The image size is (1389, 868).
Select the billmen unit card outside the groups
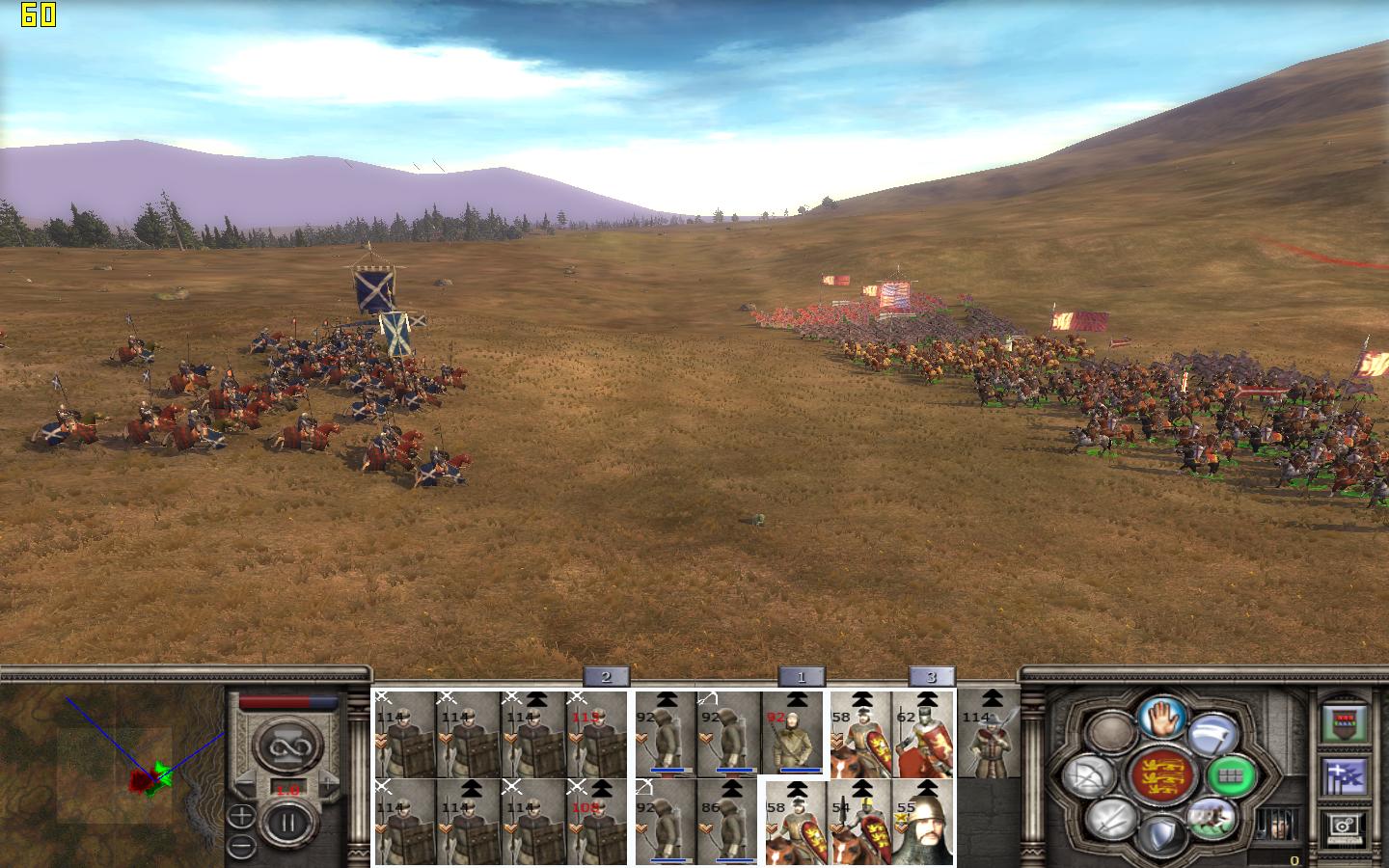(988, 734)
